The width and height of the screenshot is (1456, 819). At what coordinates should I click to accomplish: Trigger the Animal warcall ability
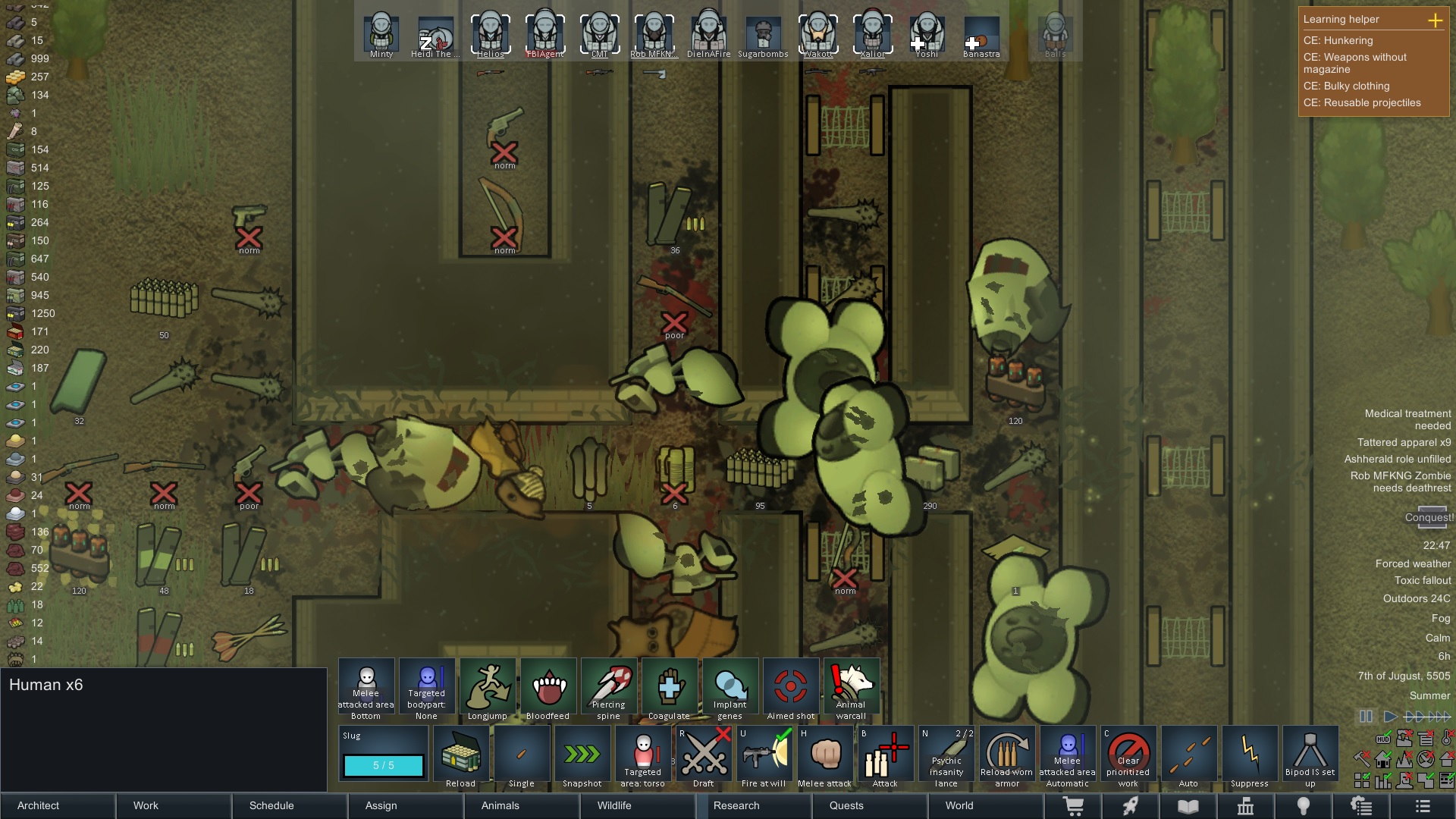pyautogui.click(x=851, y=687)
